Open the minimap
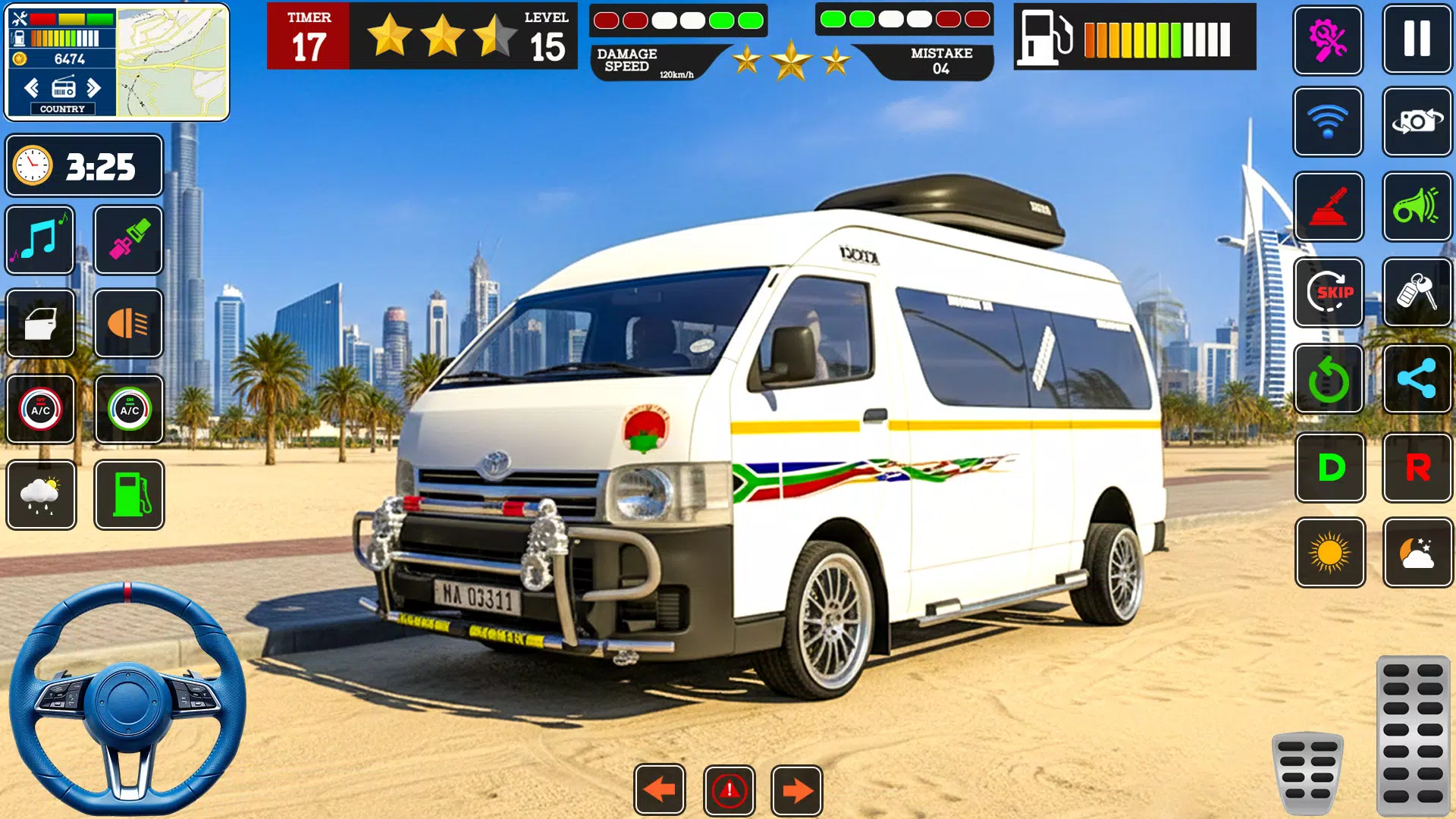The image size is (1456, 819). pyautogui.click(x=172, y=62)
